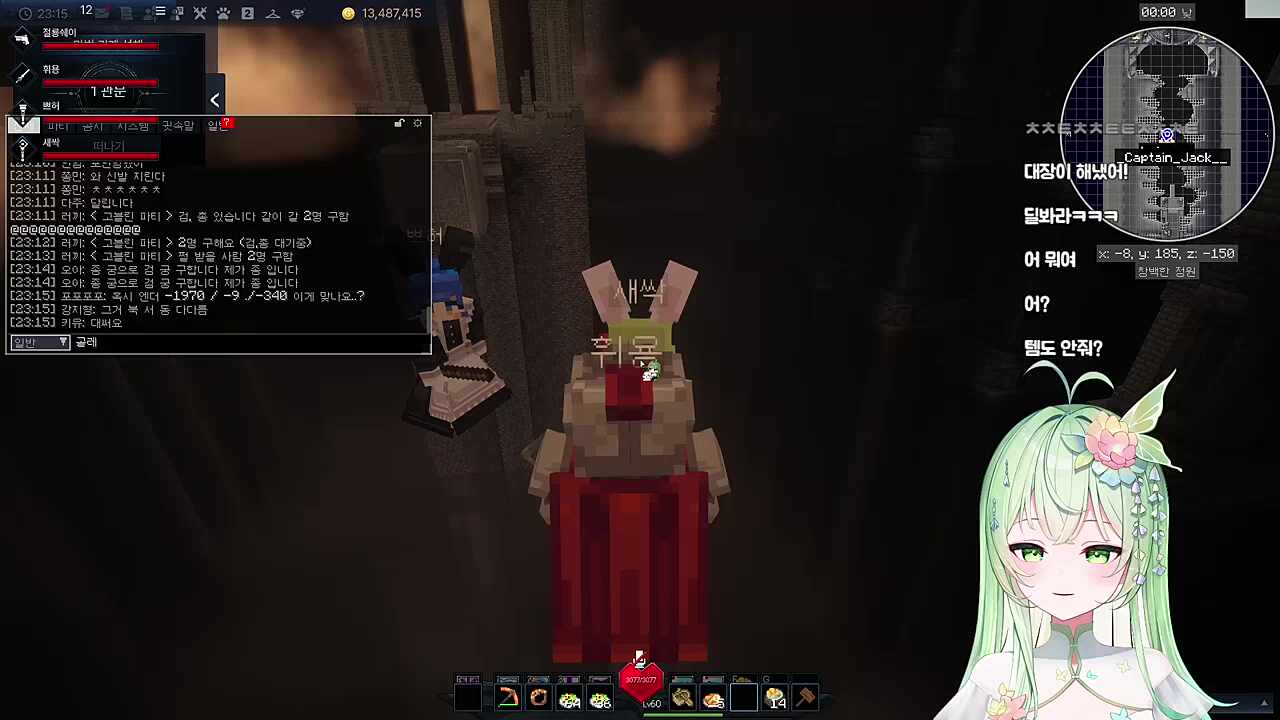Switch to the 시스템 chat tab
The width and height of the screenshot is (1280, 720).
click(133, 126)
